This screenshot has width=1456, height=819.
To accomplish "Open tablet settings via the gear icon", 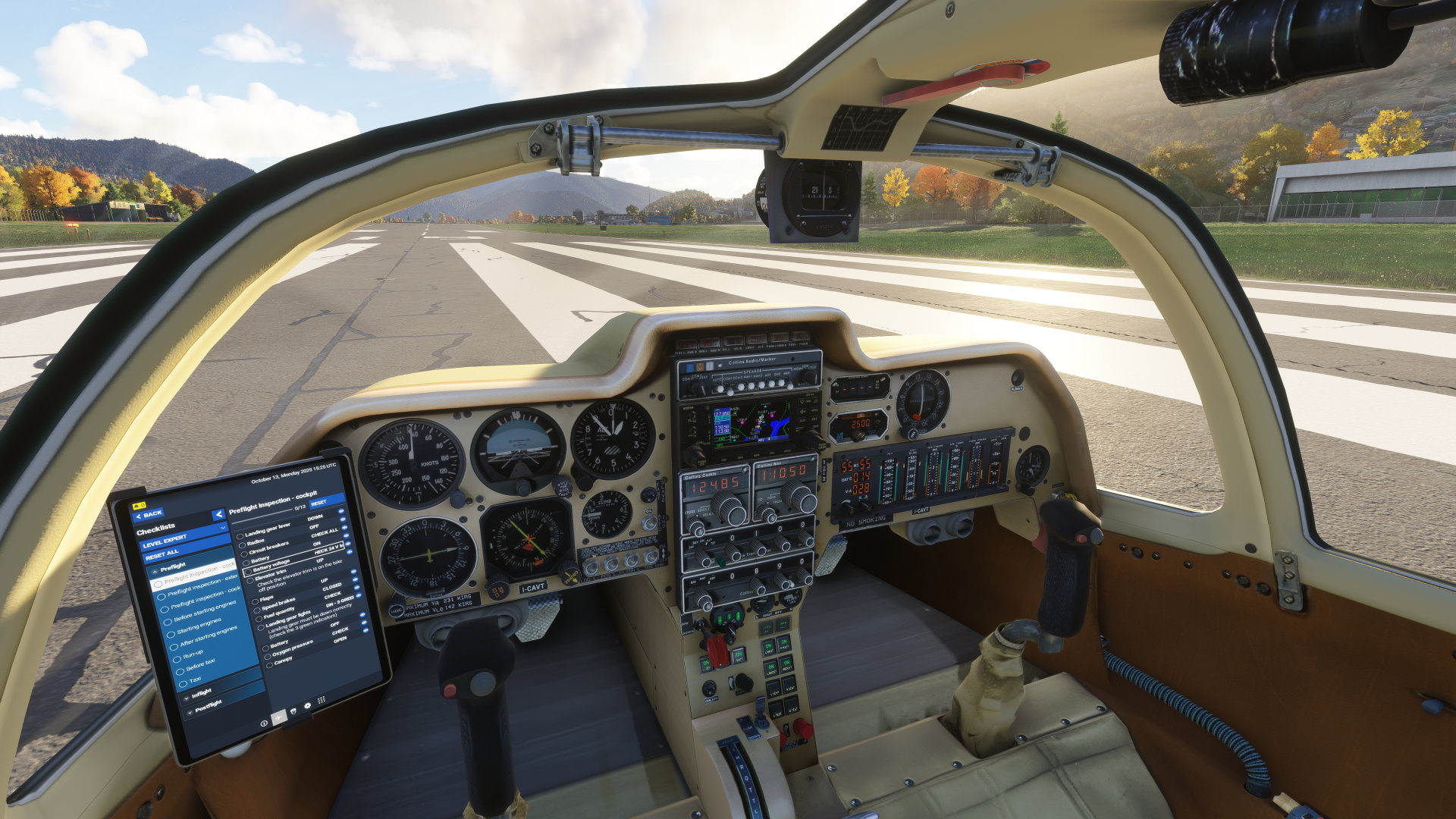I will tap(307, 706).
